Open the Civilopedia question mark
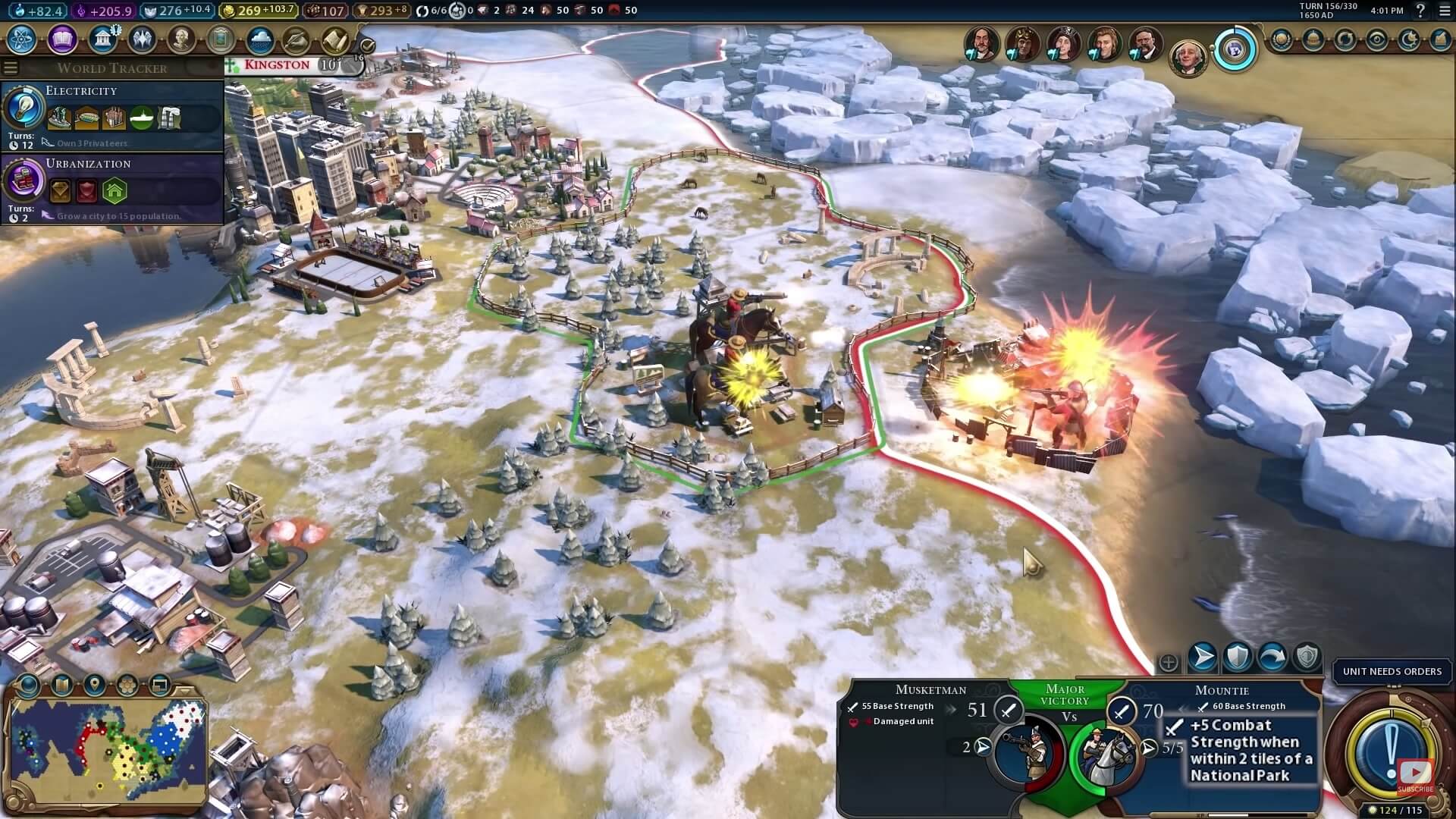The height and width of the screenshot is (819, 1456). coord(1421,11)
